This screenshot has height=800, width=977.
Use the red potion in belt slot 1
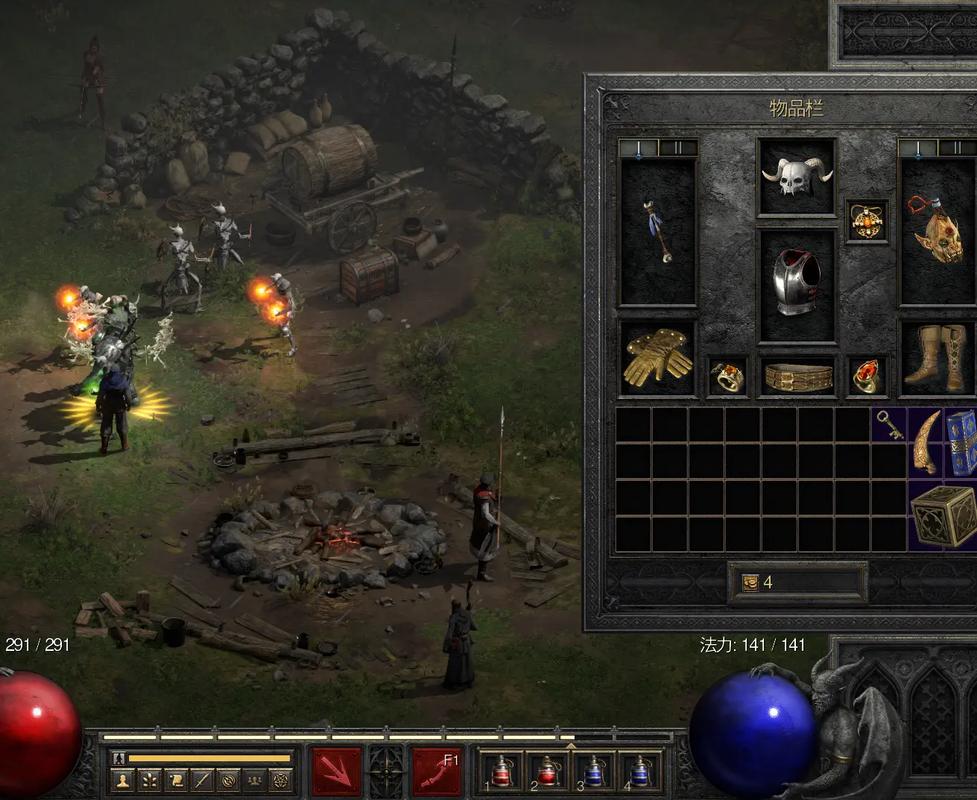[x=501, y=771]
